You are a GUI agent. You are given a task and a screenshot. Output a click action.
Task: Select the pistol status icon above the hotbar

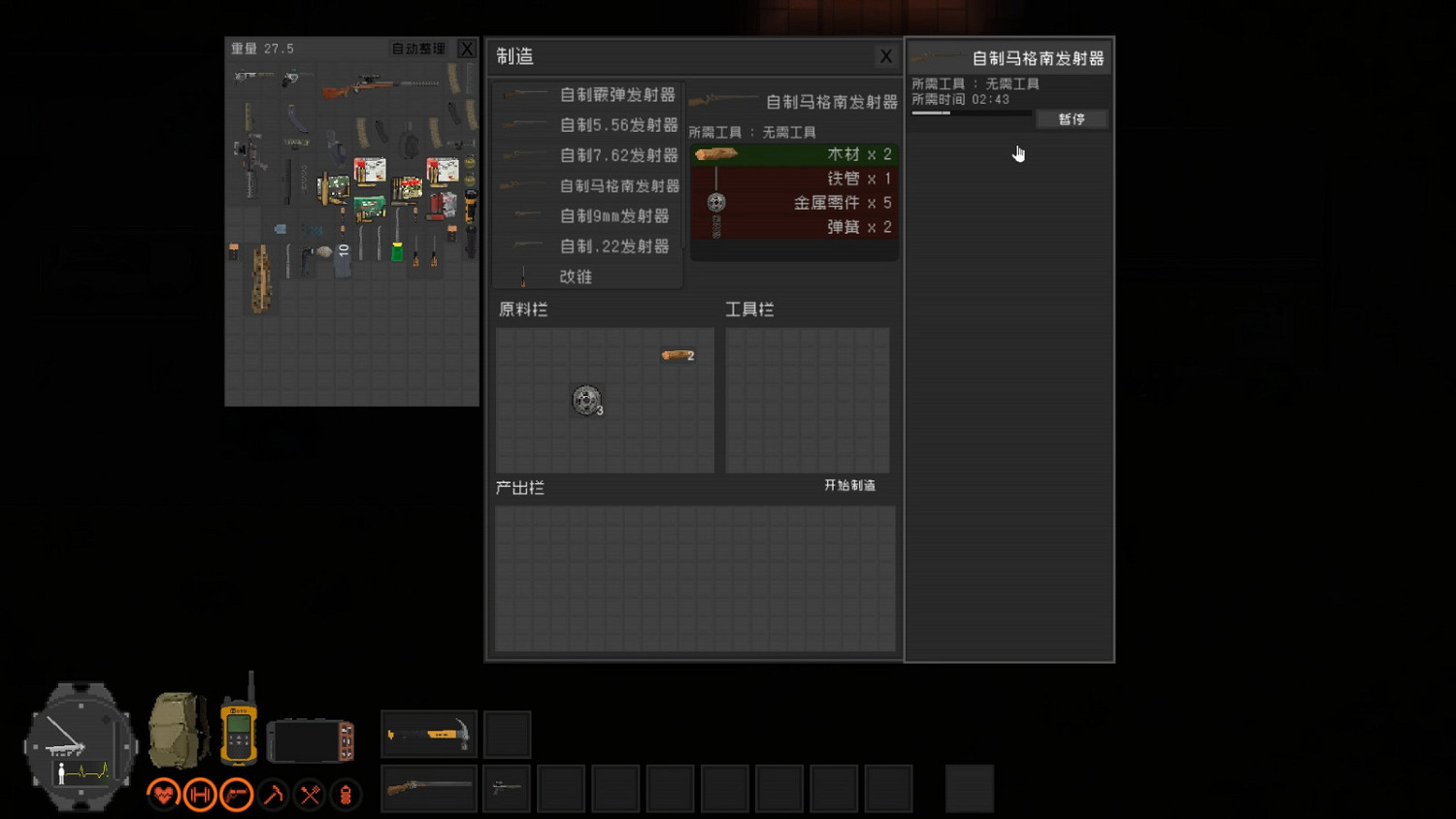pyautogui.click(x=237, y=794)
